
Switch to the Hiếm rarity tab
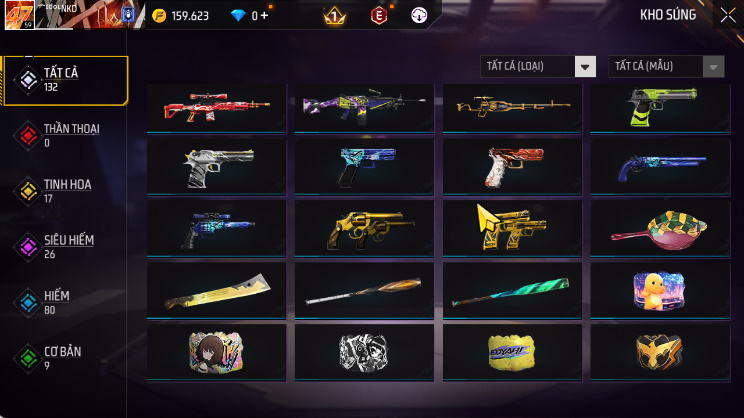pyautogui.click(x=66, y=302)
